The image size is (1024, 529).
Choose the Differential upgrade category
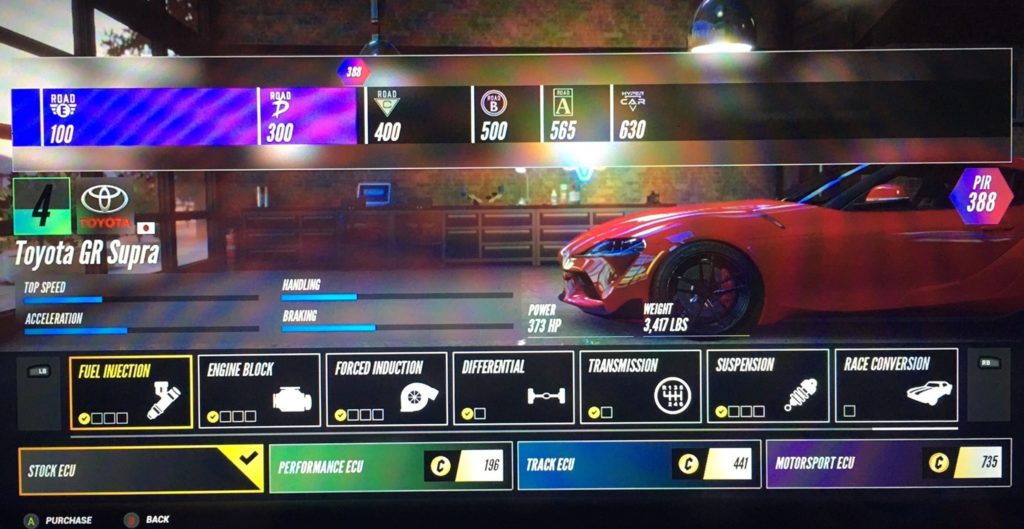point(513,390)
